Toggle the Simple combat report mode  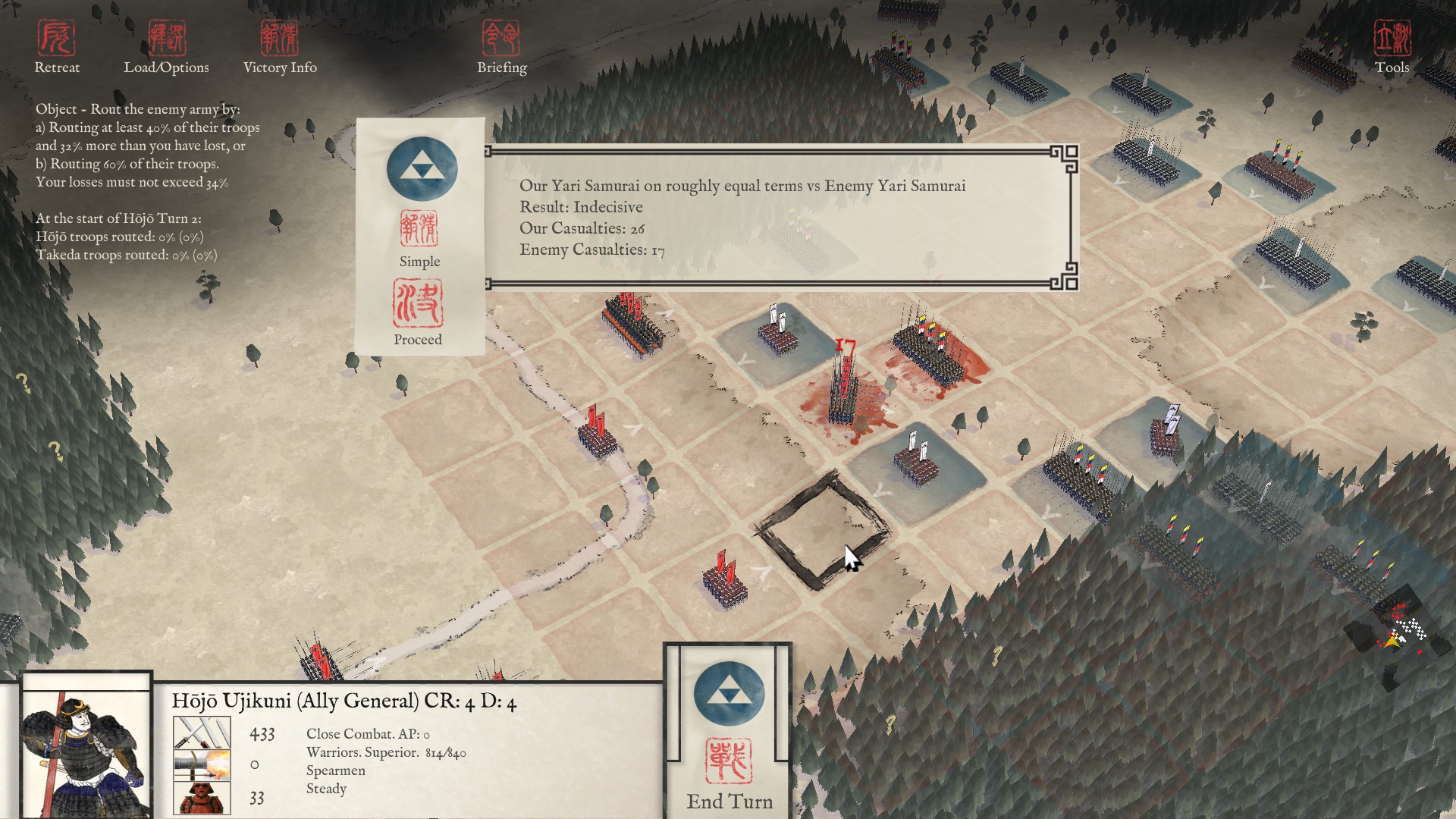[419, 239]
